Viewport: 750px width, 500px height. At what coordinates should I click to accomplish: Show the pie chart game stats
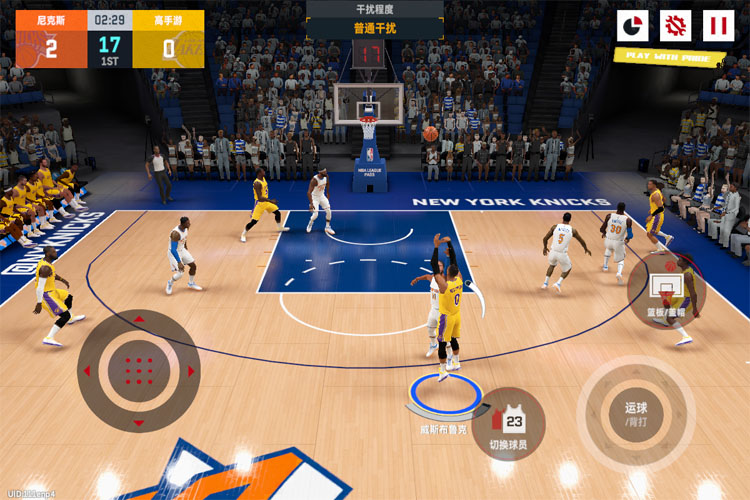point(632,26)
